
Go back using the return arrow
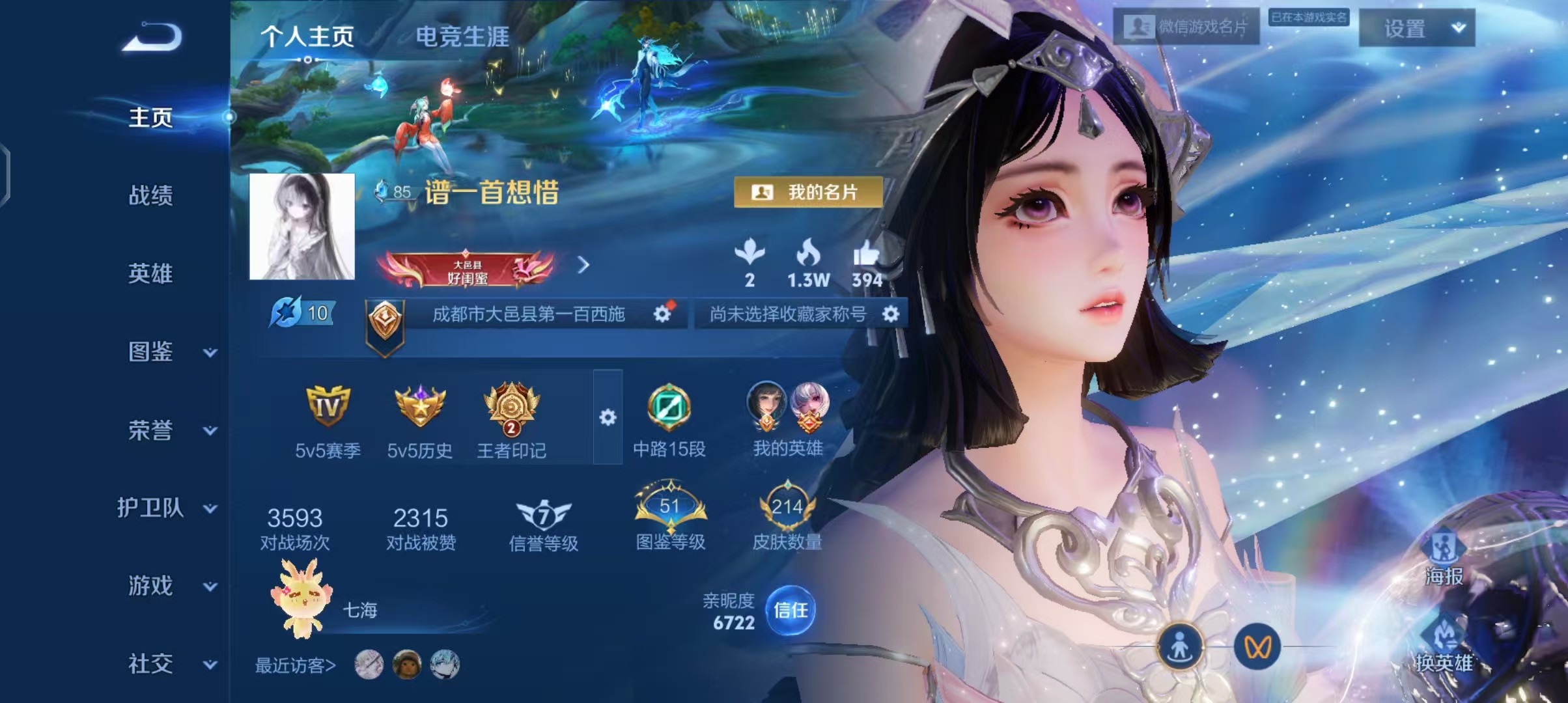pyautogui.click(x=152, y=37)
